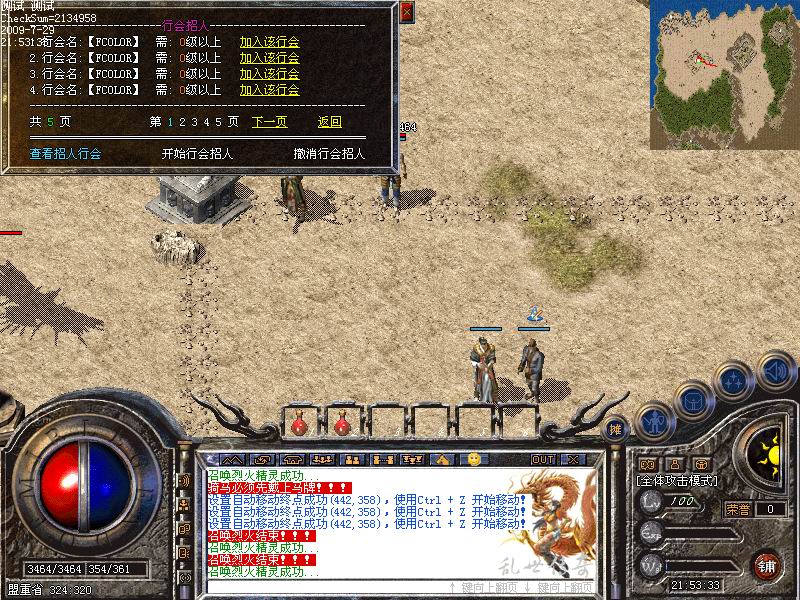Image resolution: width=800 pixels, height=600 pixels.
Task: Join the guild listed in row 4
Action: 269,90
